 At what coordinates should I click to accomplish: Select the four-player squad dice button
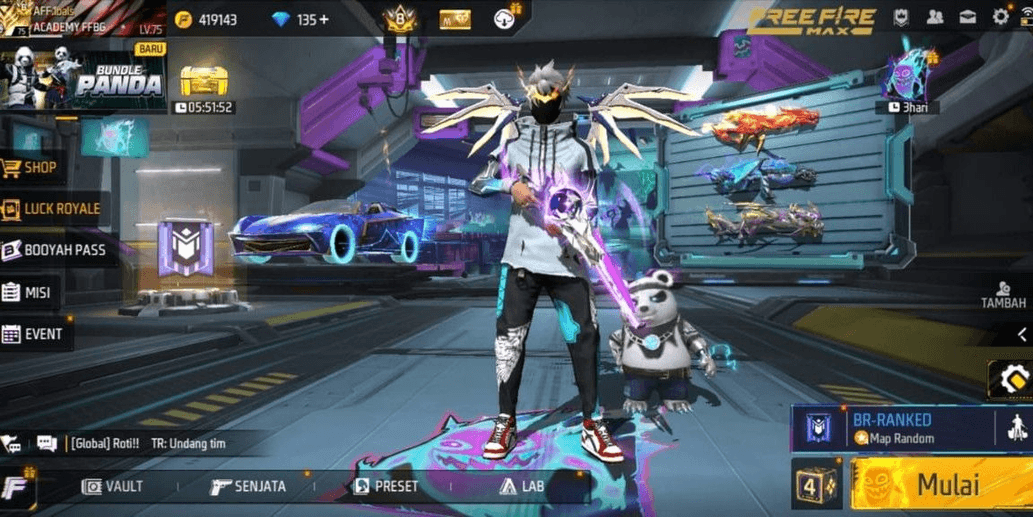[816, 485]
